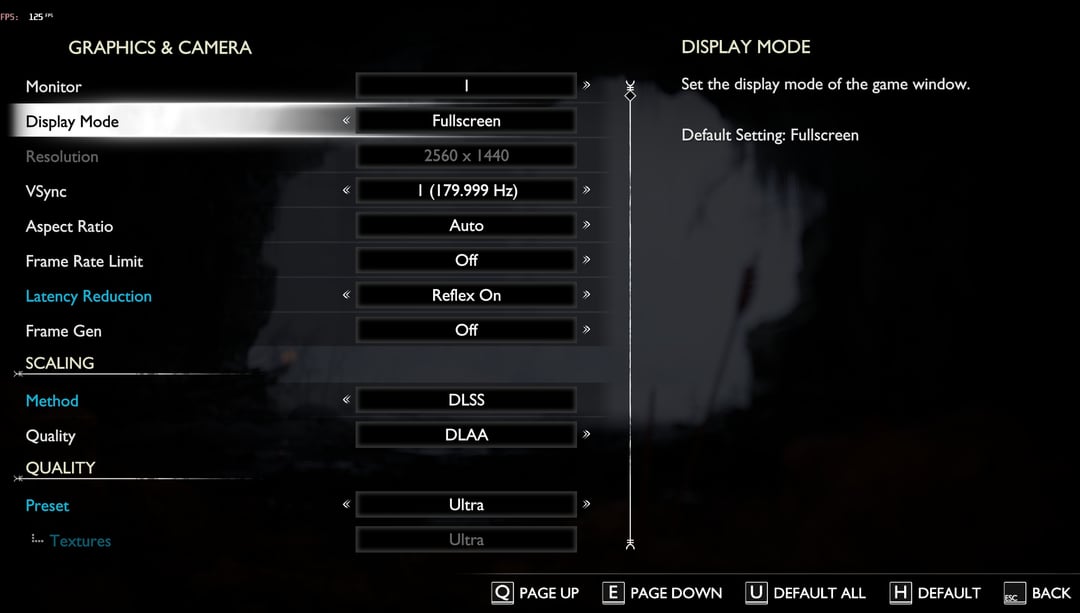This screenshot has height=613, width=1080.
Task: Choose the Latency Reduction setting
Action: tap(88, 296)
